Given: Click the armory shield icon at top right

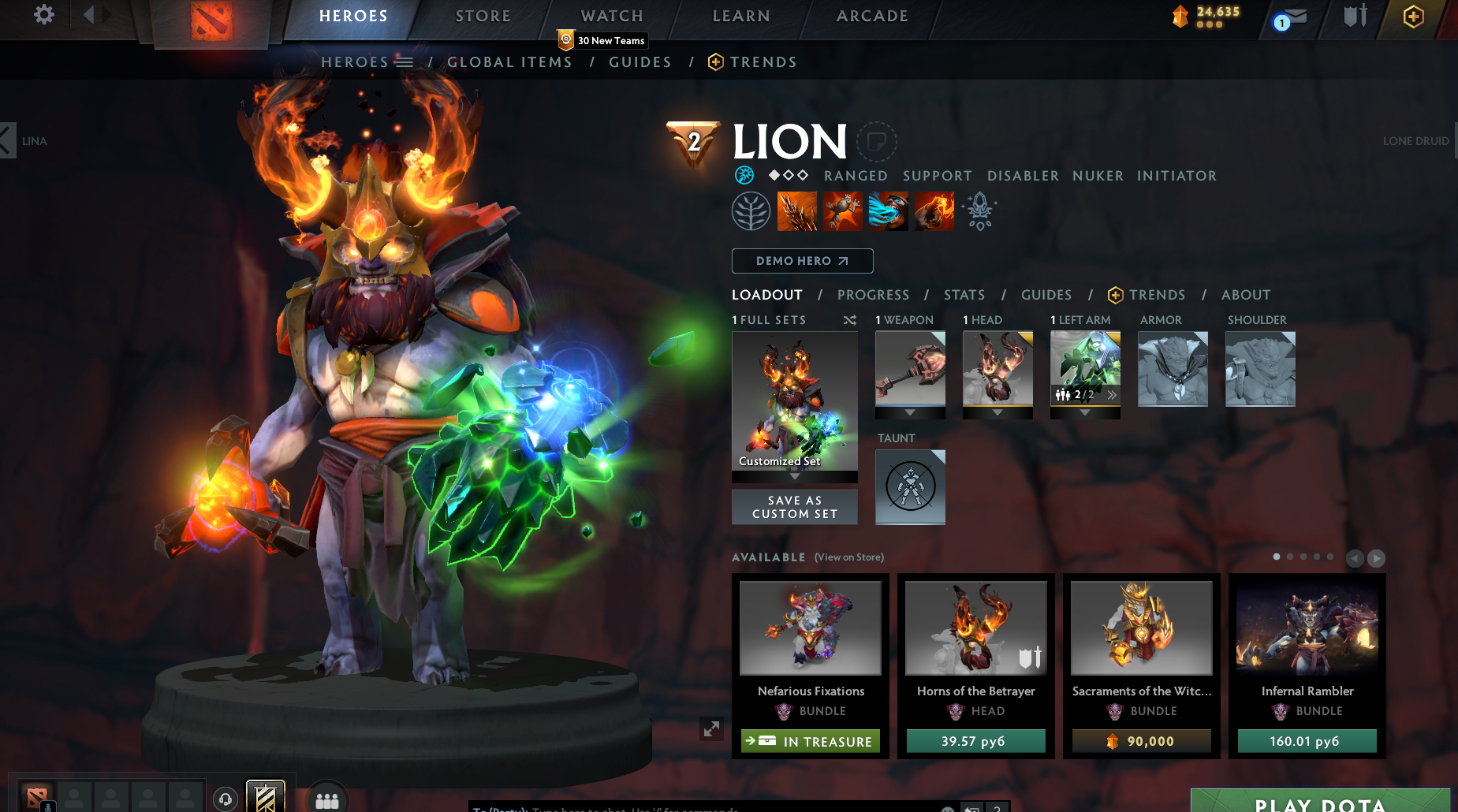Looking at the screenshot, I should click(1355, 16).
